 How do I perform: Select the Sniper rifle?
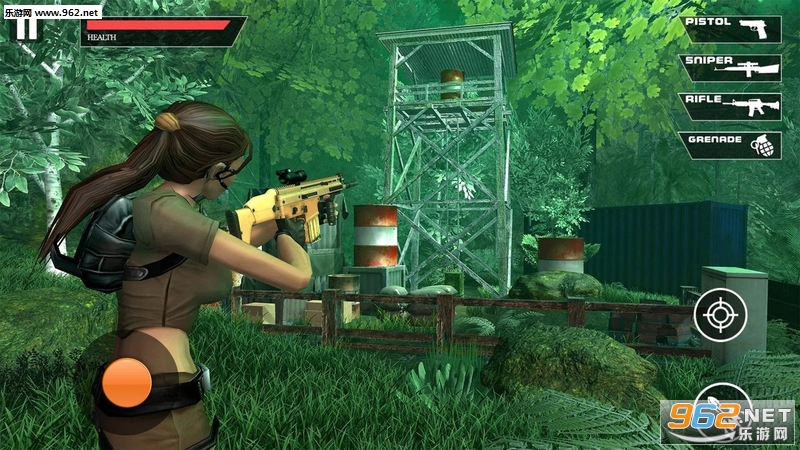(732, 67)
